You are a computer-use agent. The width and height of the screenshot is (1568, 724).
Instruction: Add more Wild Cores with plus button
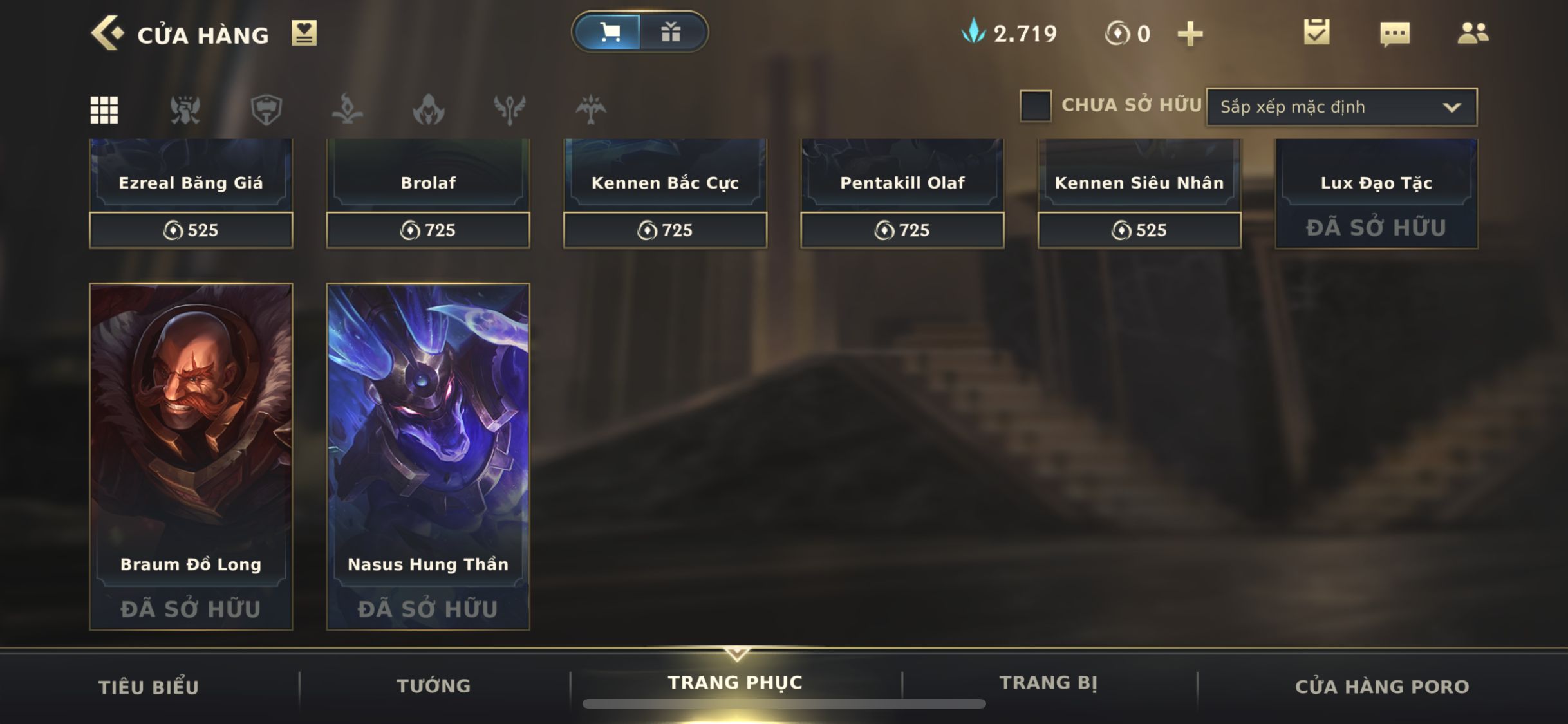[x=1190, y=33]
